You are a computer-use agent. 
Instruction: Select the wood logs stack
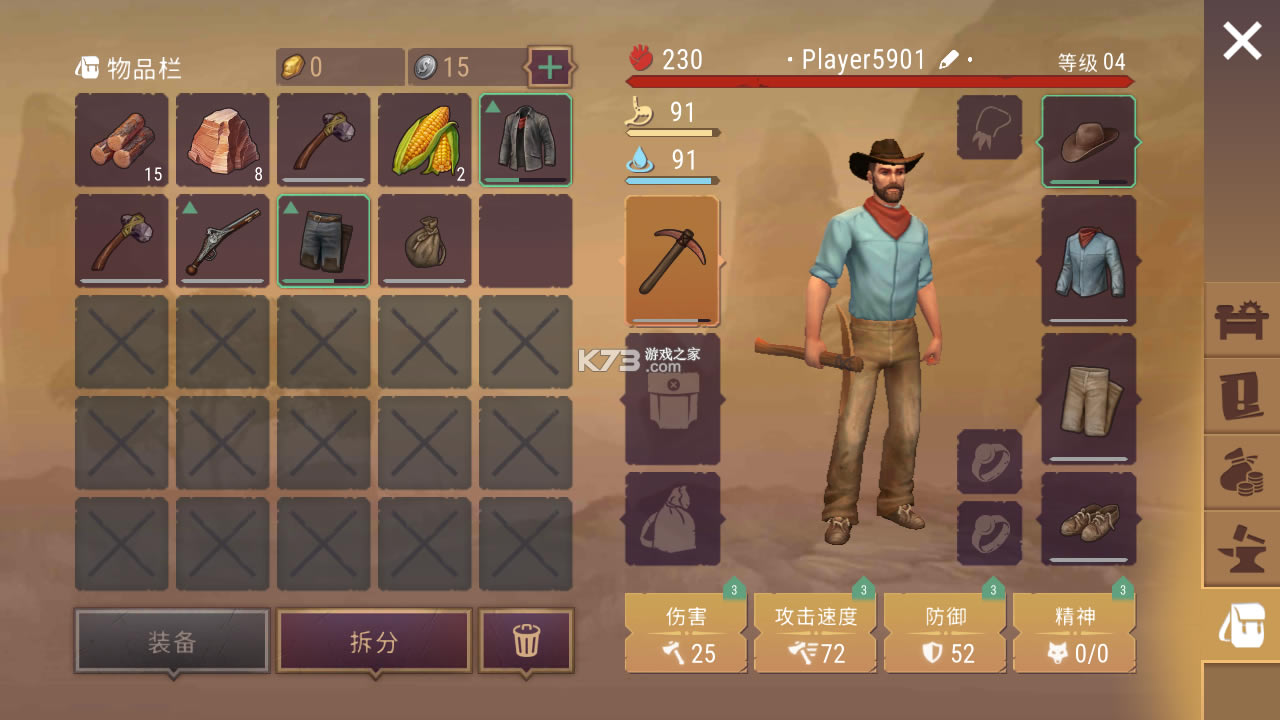(122, 140)
